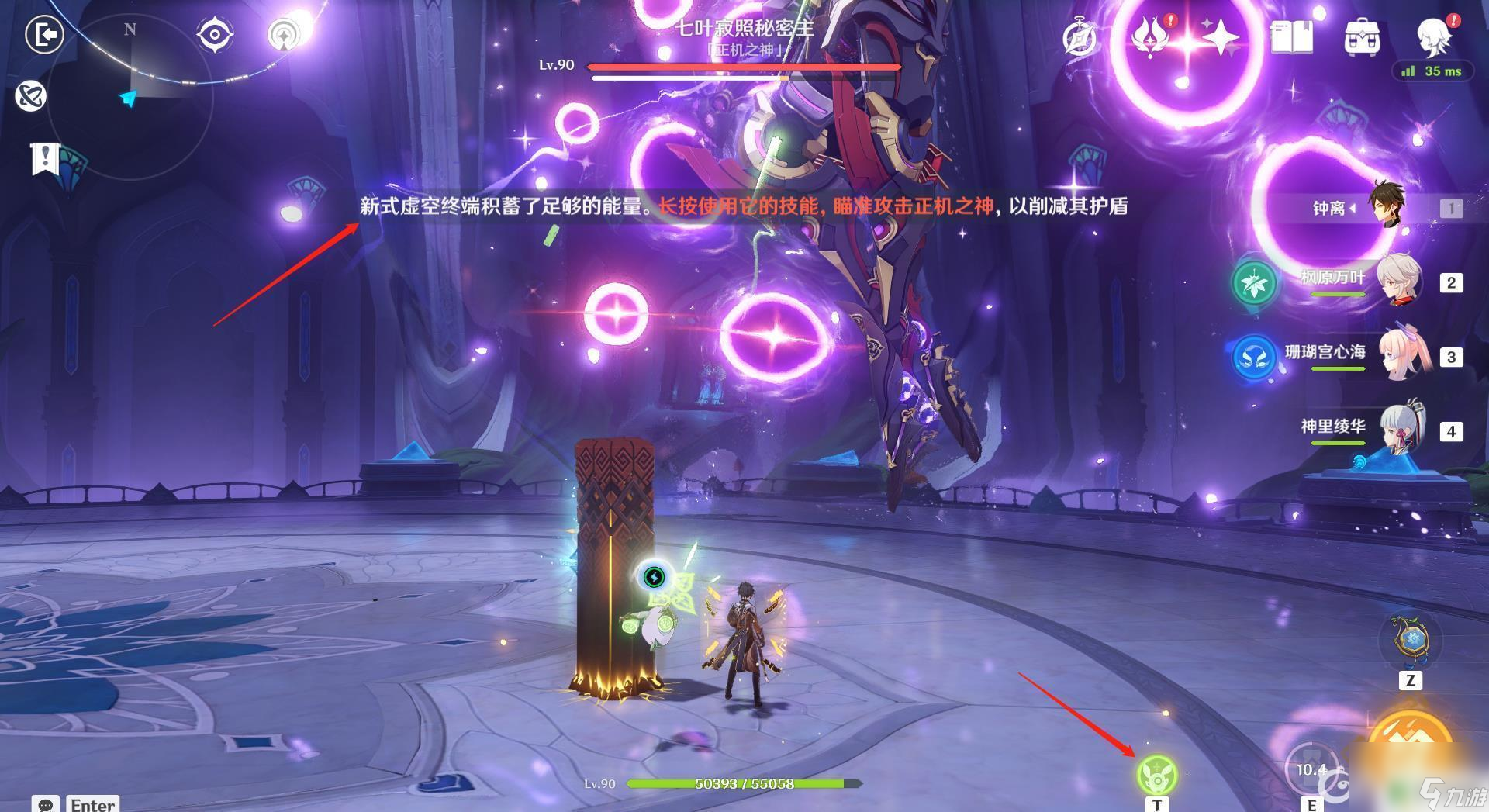The height and width of the screenshot is (812, 1489).
Task: Open the exclamation bookmark notice icon
Action: click(x=45, y=158)
